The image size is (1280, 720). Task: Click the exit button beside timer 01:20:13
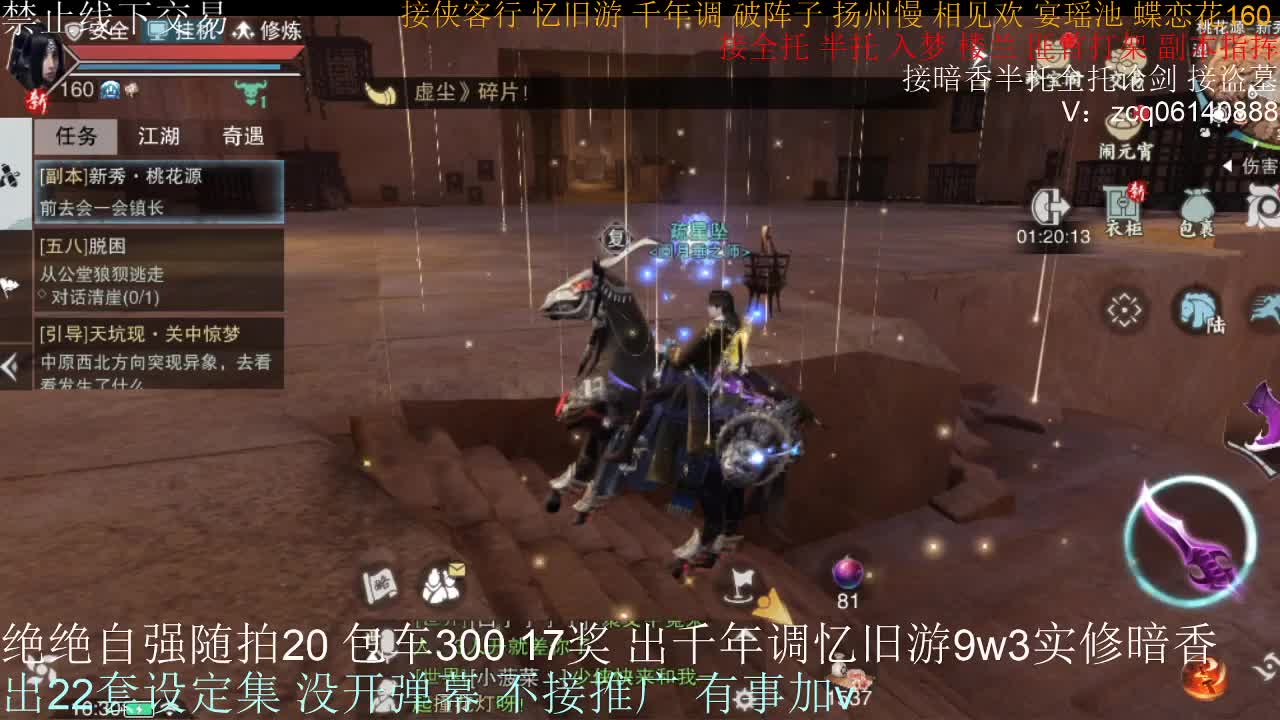coord(1051,206)
